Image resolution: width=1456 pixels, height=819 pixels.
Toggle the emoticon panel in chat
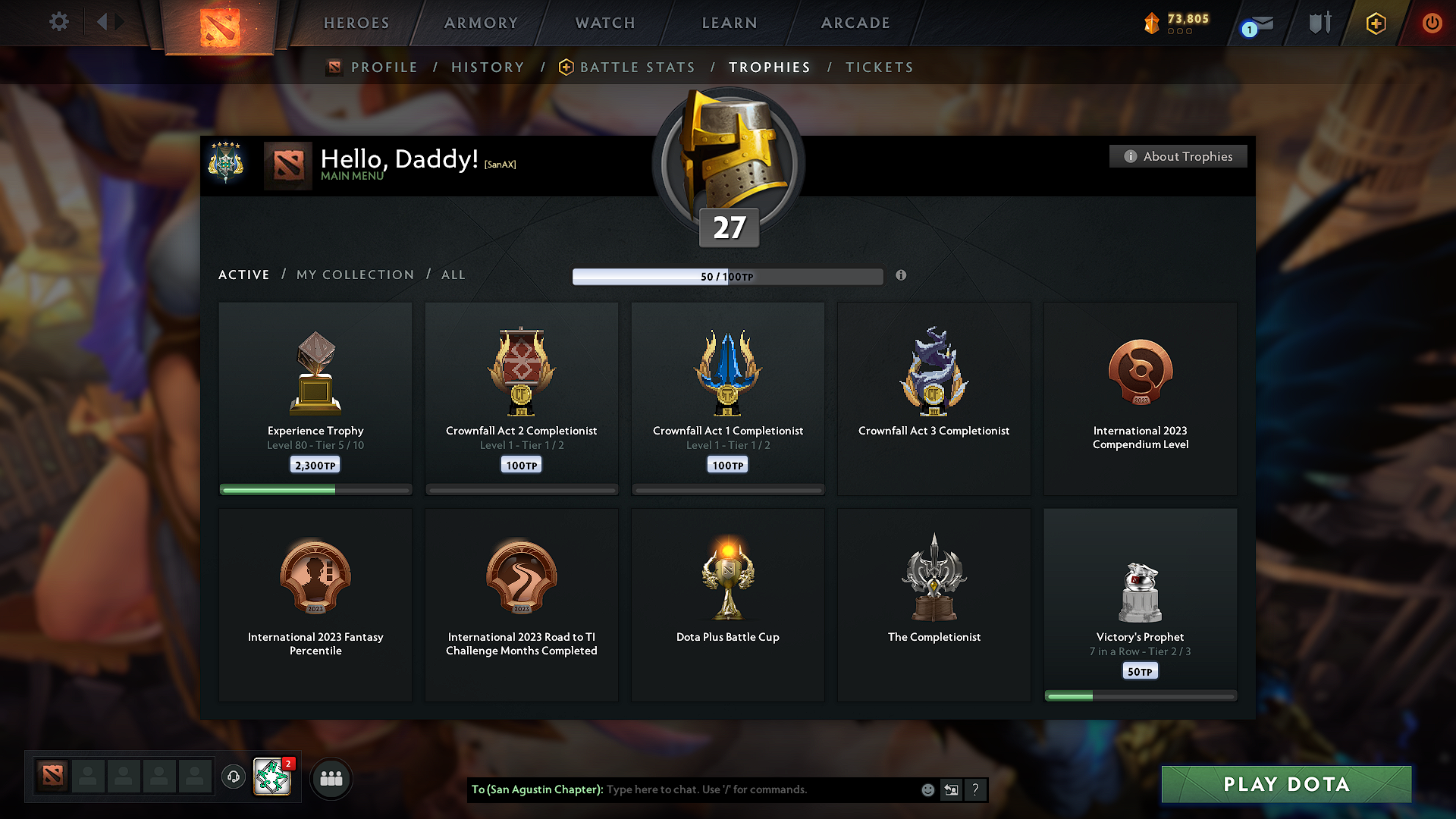tap(927, 789)
